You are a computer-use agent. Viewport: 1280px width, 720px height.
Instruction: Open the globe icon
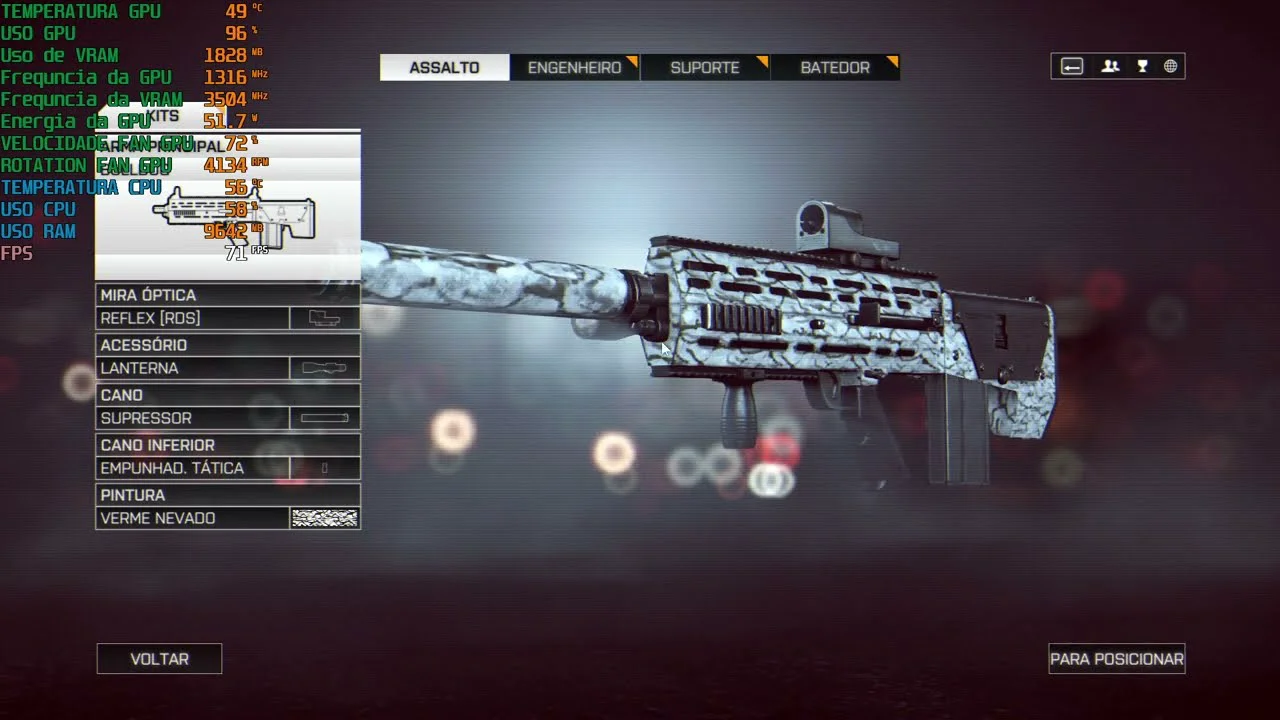(1170, 67)
